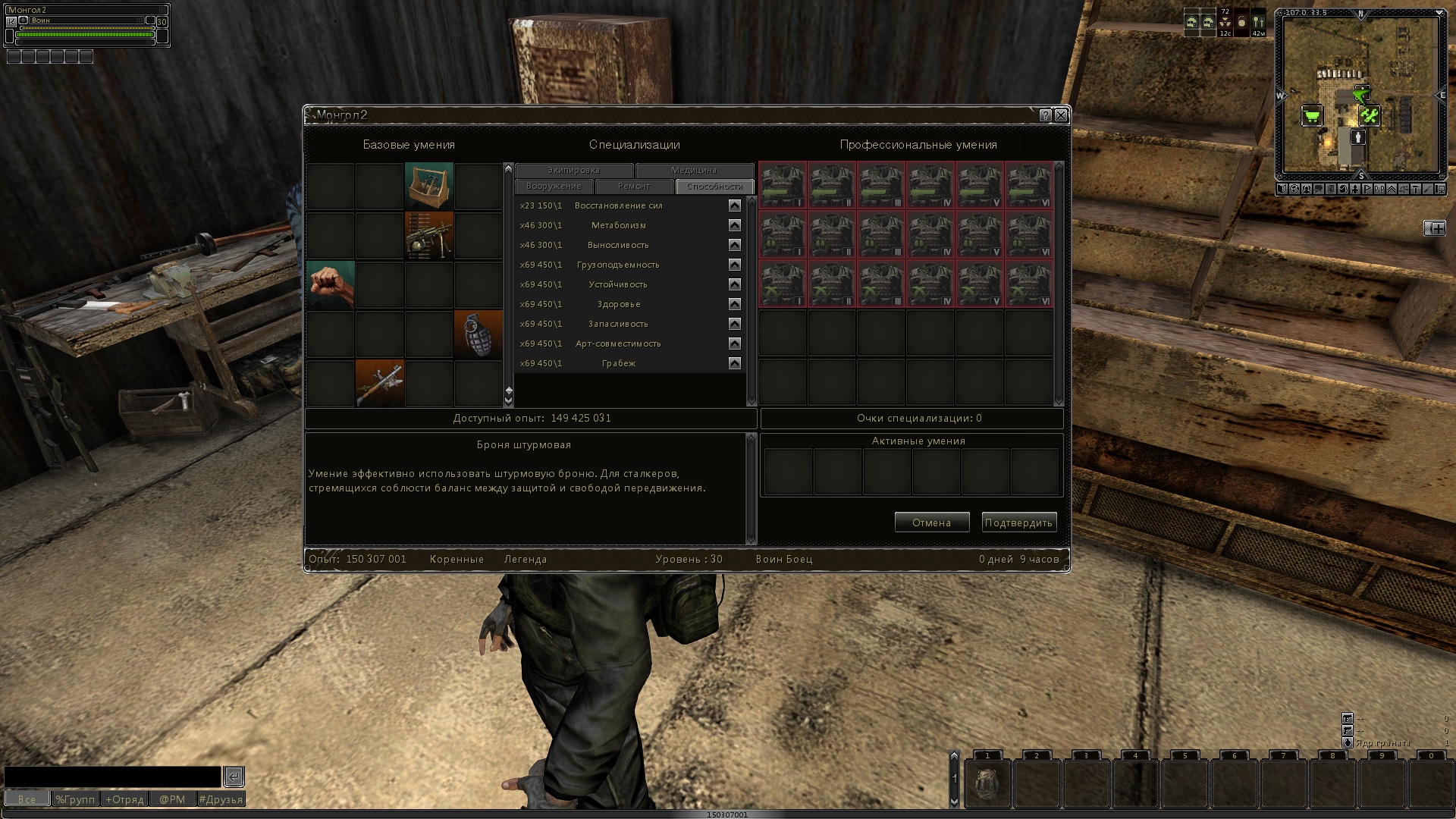
Task: Select the machine gun skill icon
Action: 429,236
